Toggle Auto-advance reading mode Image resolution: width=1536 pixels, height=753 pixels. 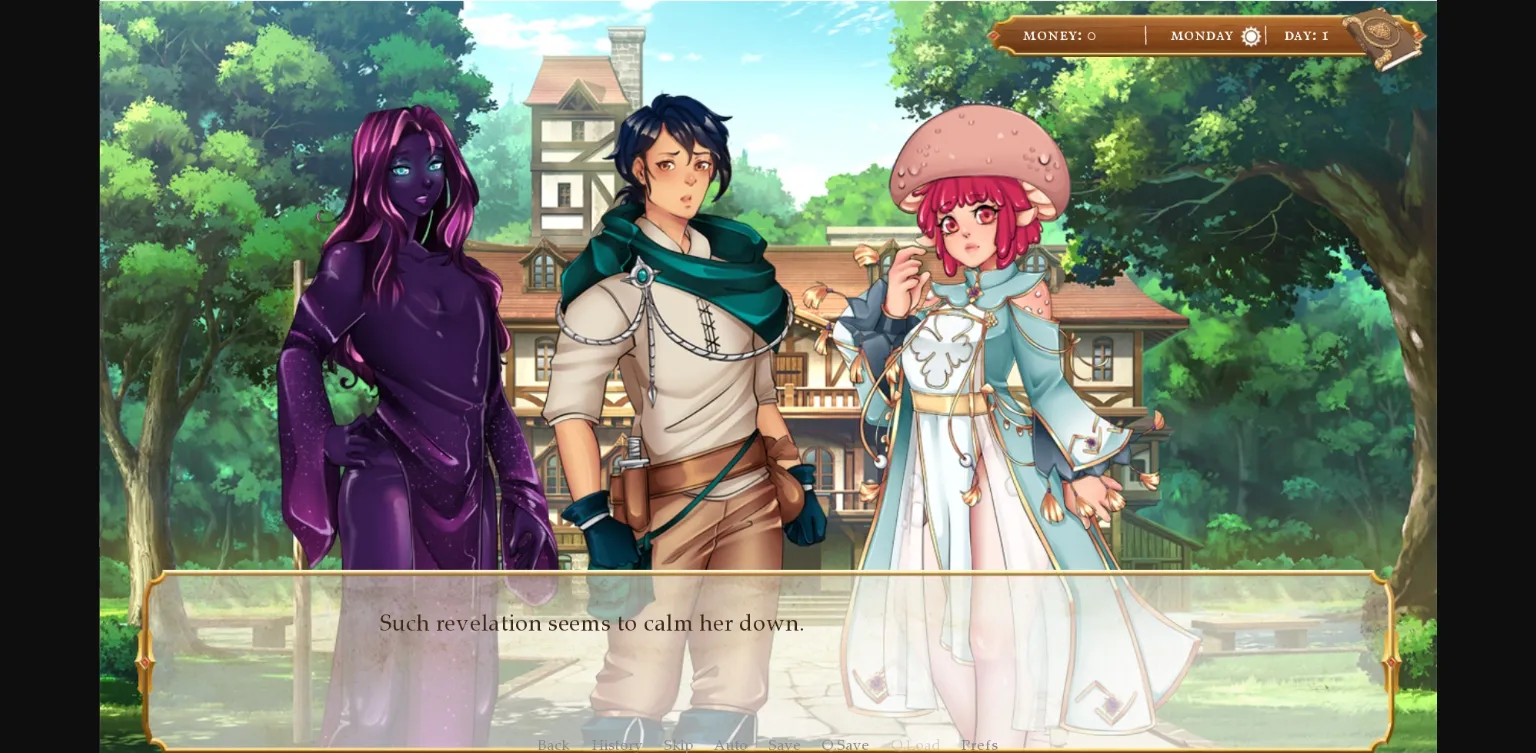coord(731,745)
